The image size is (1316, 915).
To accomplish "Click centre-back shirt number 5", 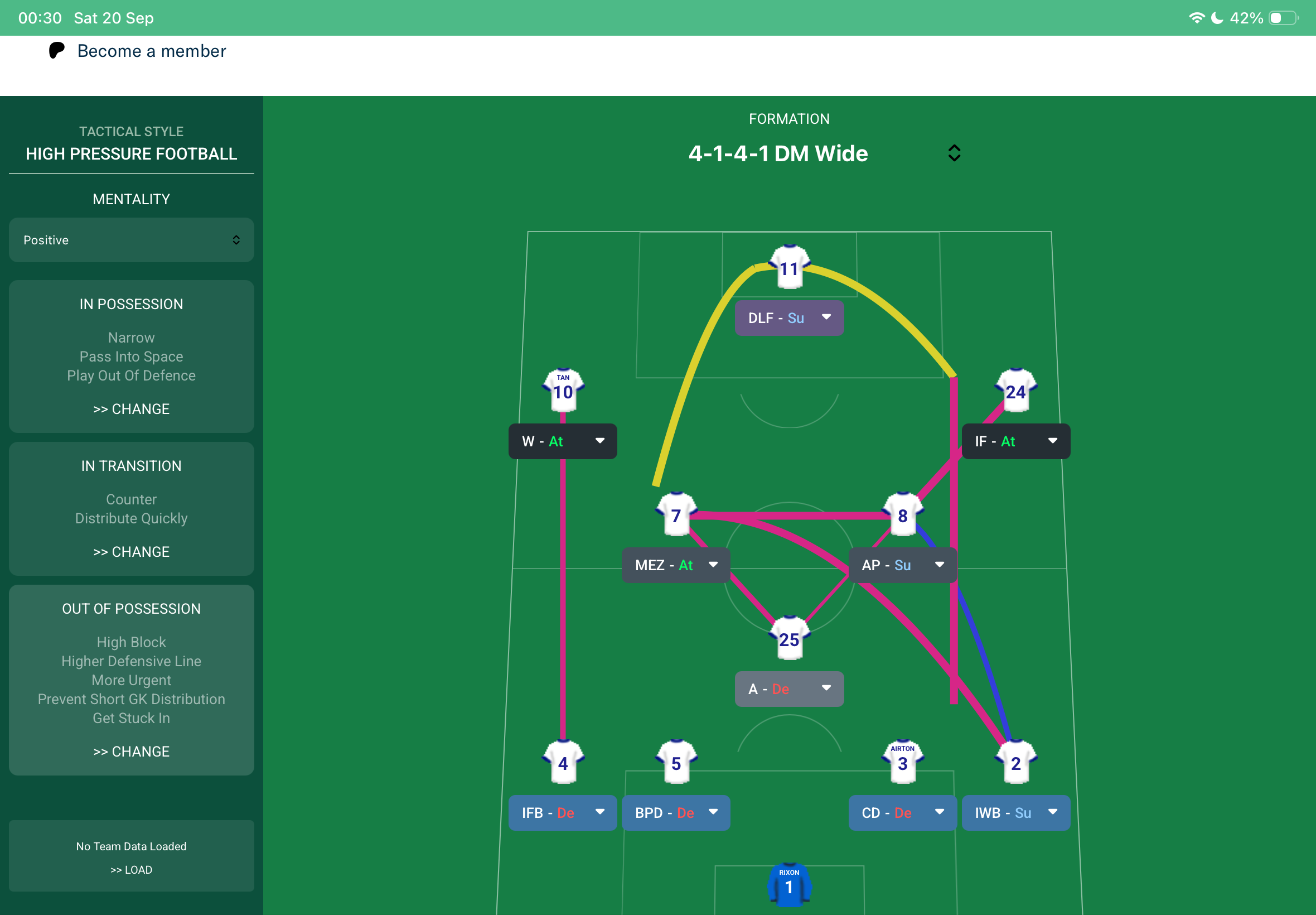I will (x=675, y=763).
